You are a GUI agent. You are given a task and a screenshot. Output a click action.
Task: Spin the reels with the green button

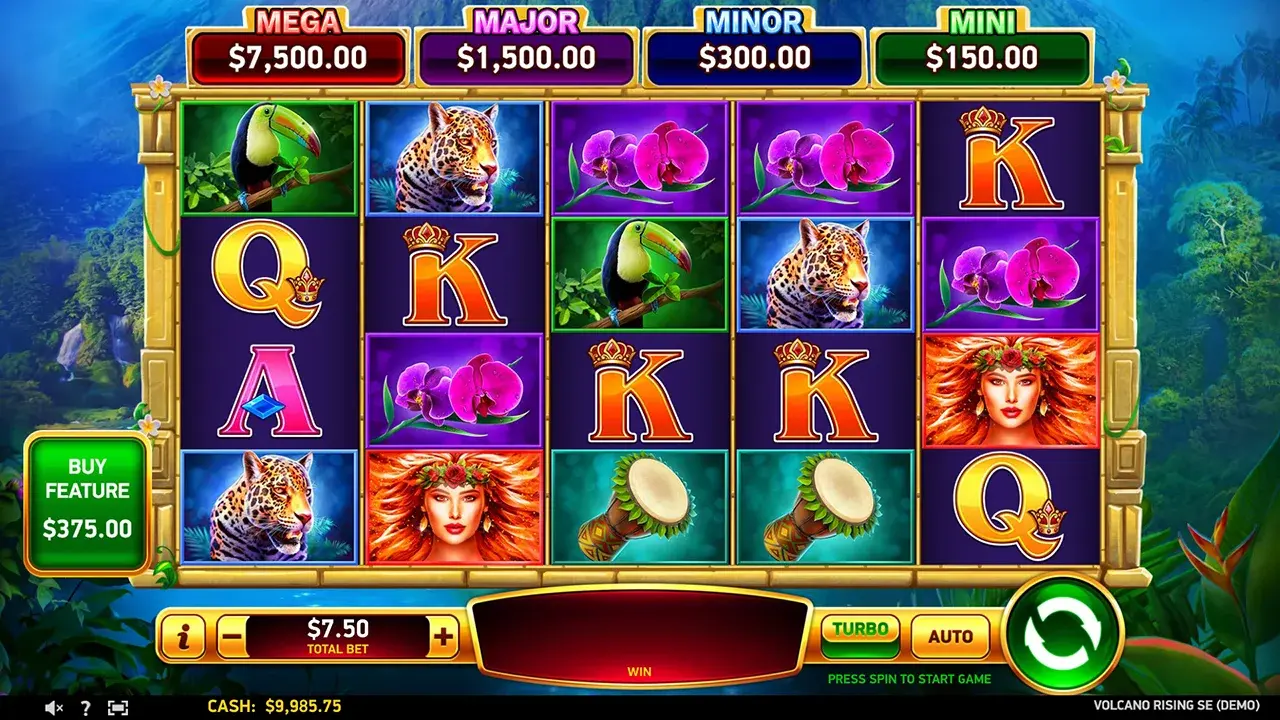(1063, 633)
